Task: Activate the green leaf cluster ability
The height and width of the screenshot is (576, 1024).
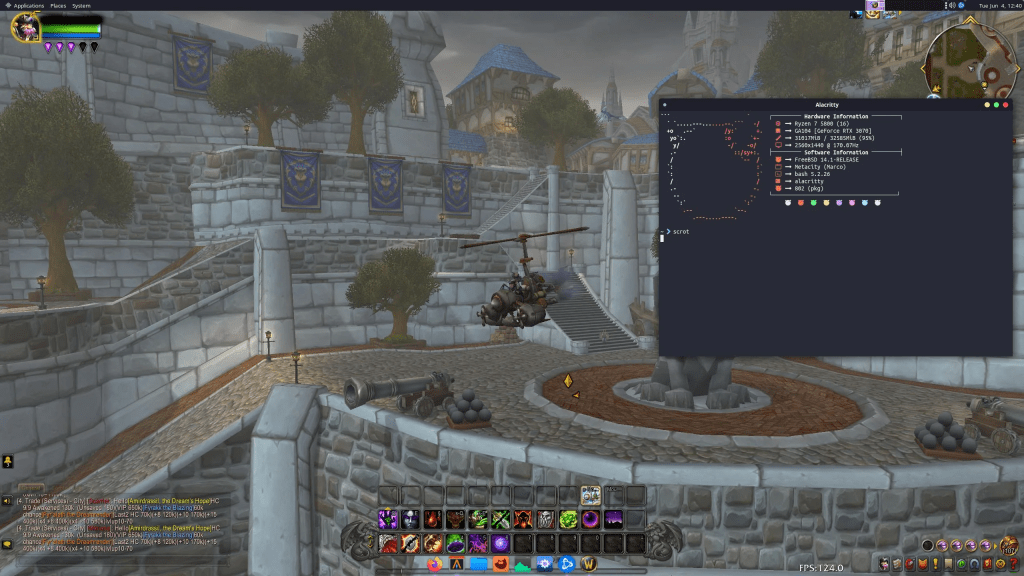Action: click(x=567, y=519)
